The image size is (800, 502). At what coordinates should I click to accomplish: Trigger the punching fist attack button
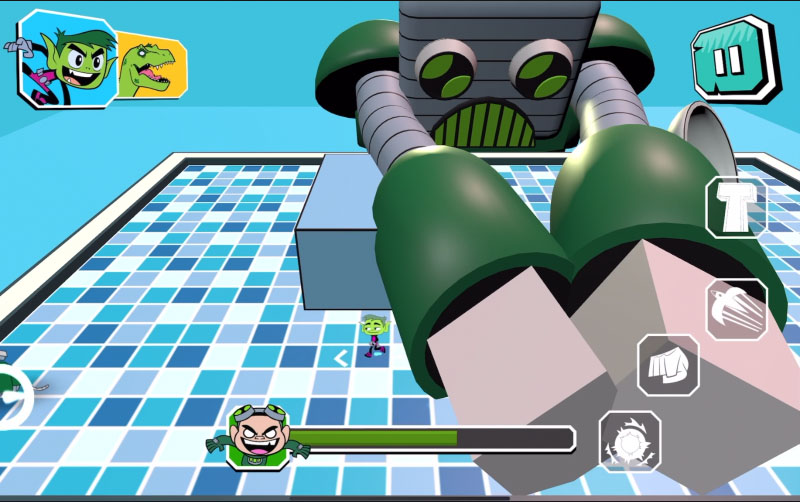668,364
